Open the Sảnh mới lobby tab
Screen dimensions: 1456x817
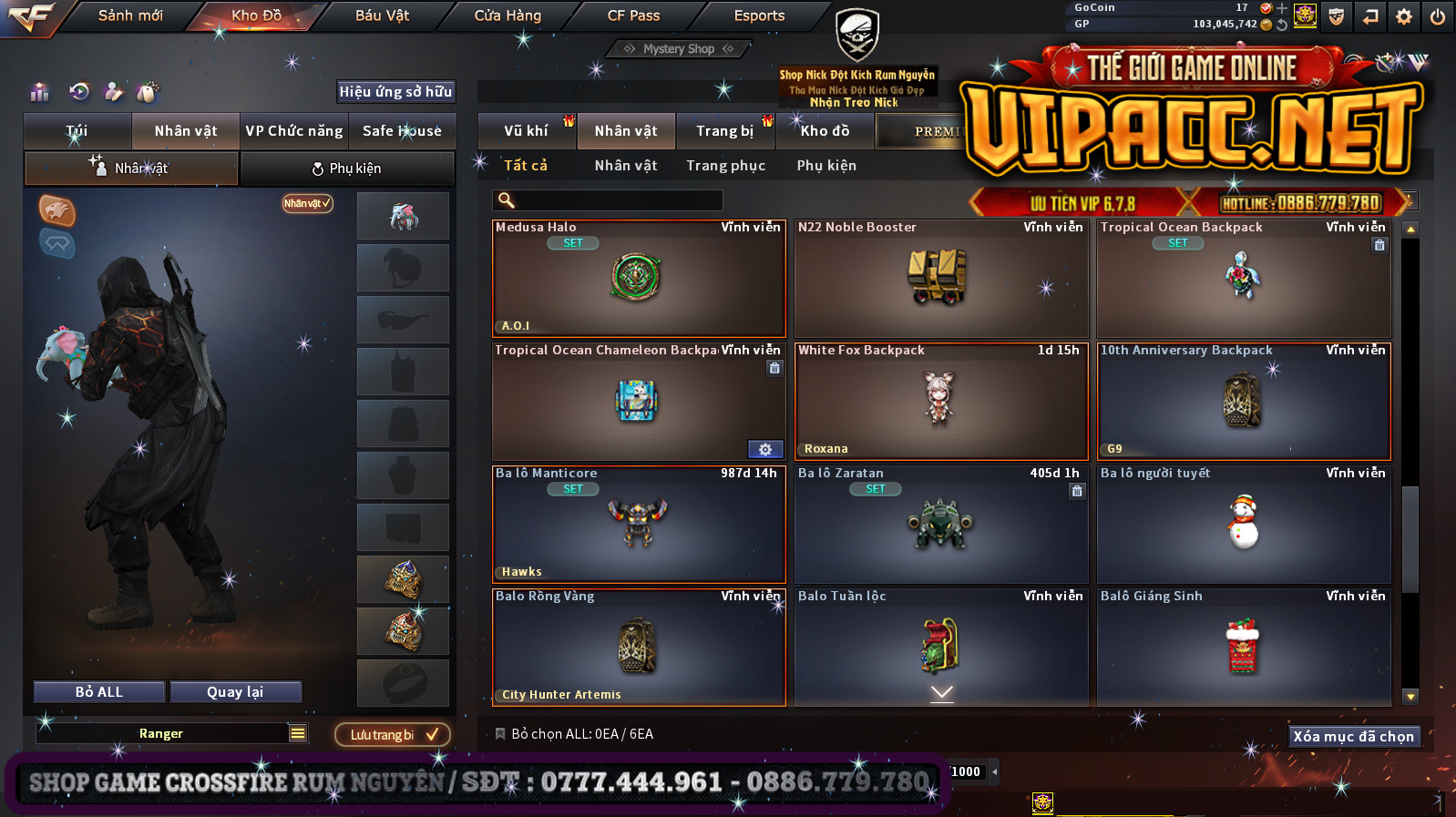pos(130,15)
